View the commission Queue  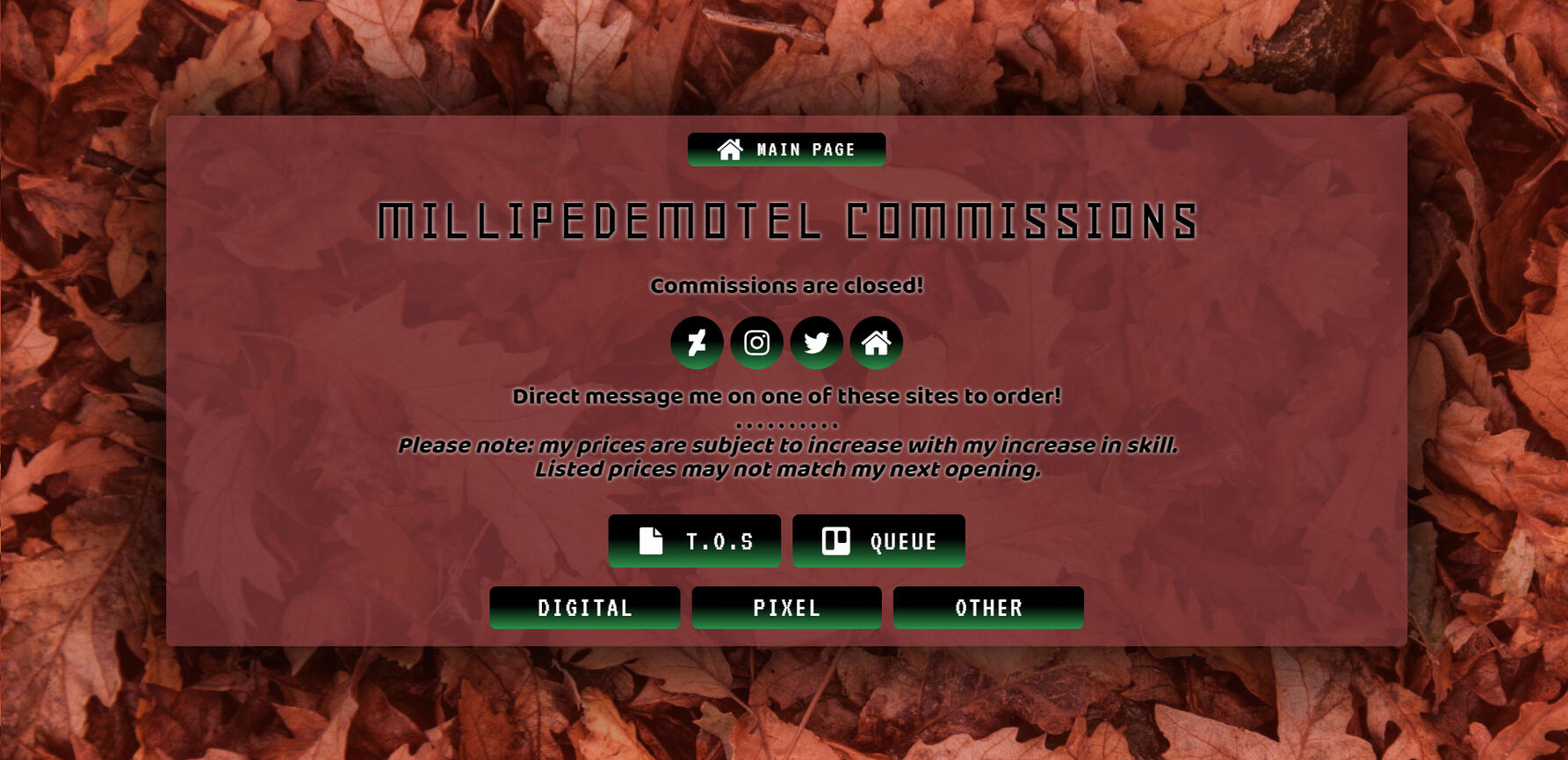coord(878,541)
